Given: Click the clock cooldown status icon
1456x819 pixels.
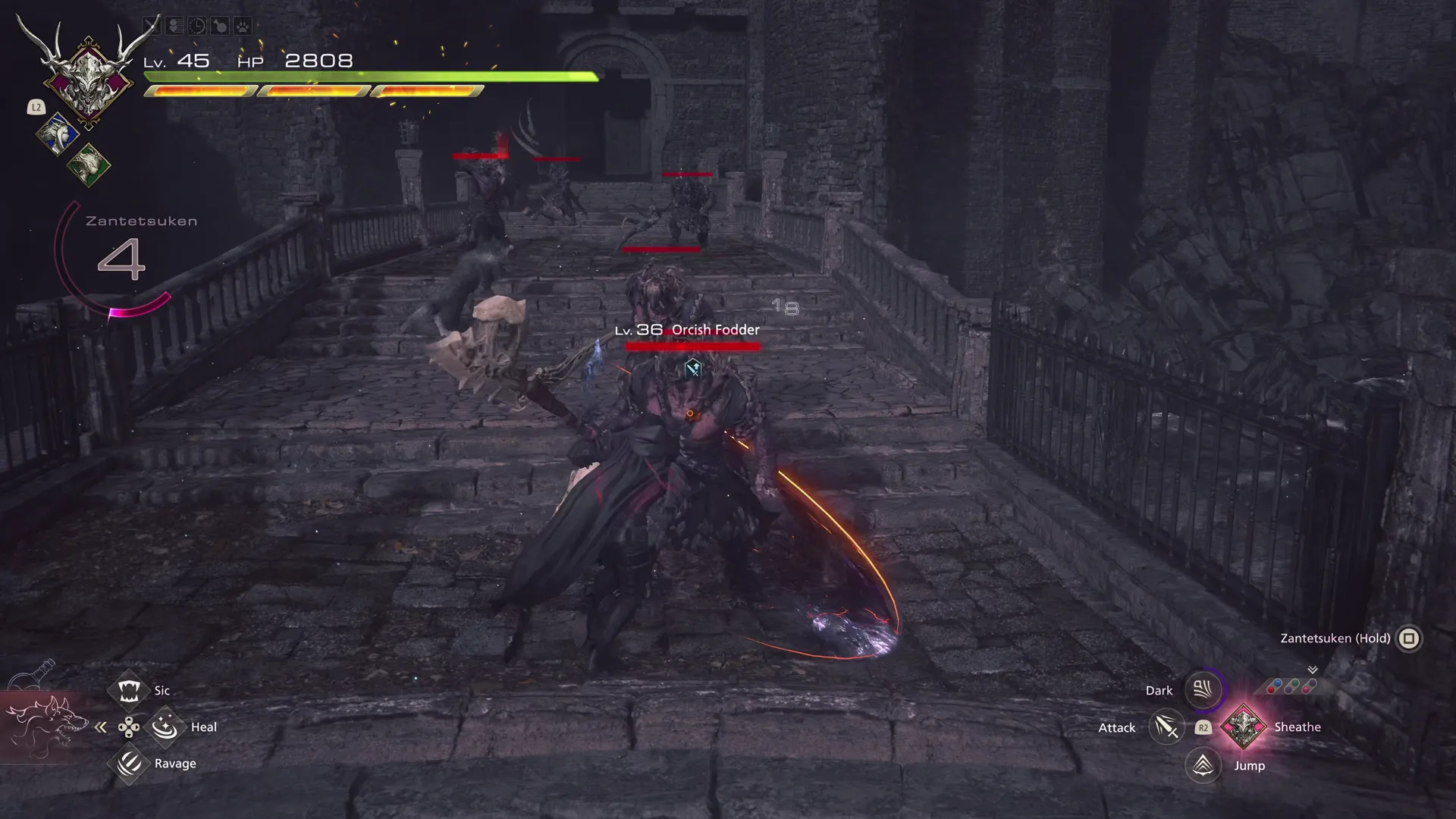Looking at the screenshot, I should (x=196, y=27).
